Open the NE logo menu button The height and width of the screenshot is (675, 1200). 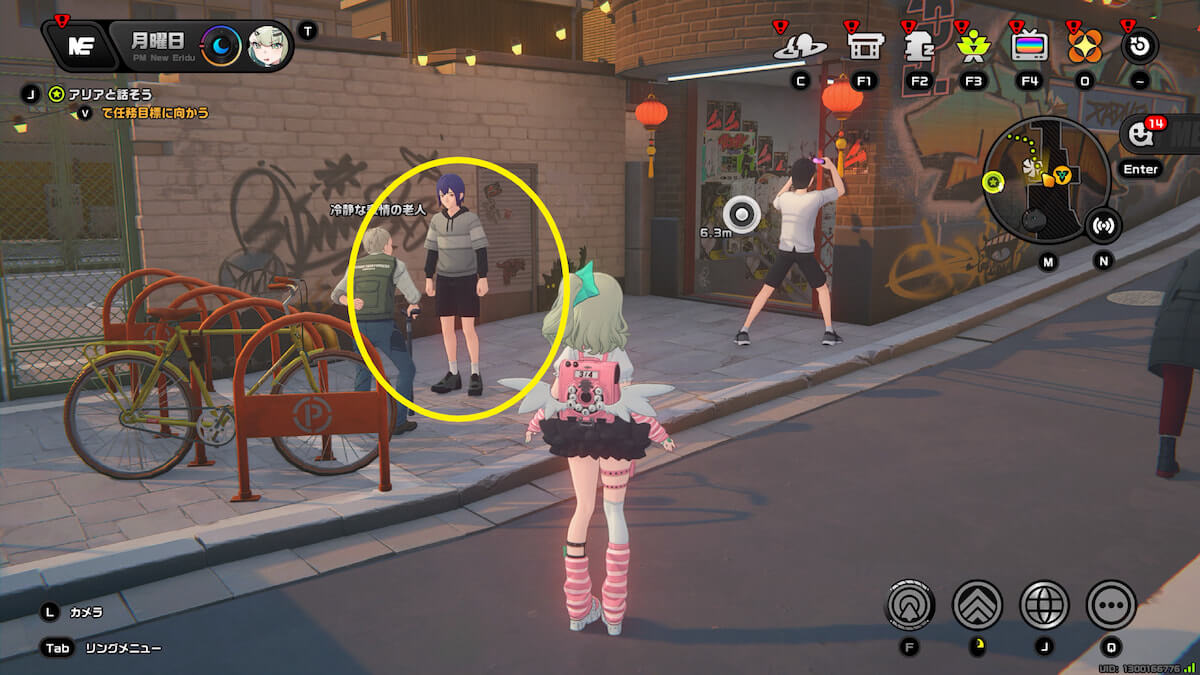pyautogui.click(x=78, y=45)
